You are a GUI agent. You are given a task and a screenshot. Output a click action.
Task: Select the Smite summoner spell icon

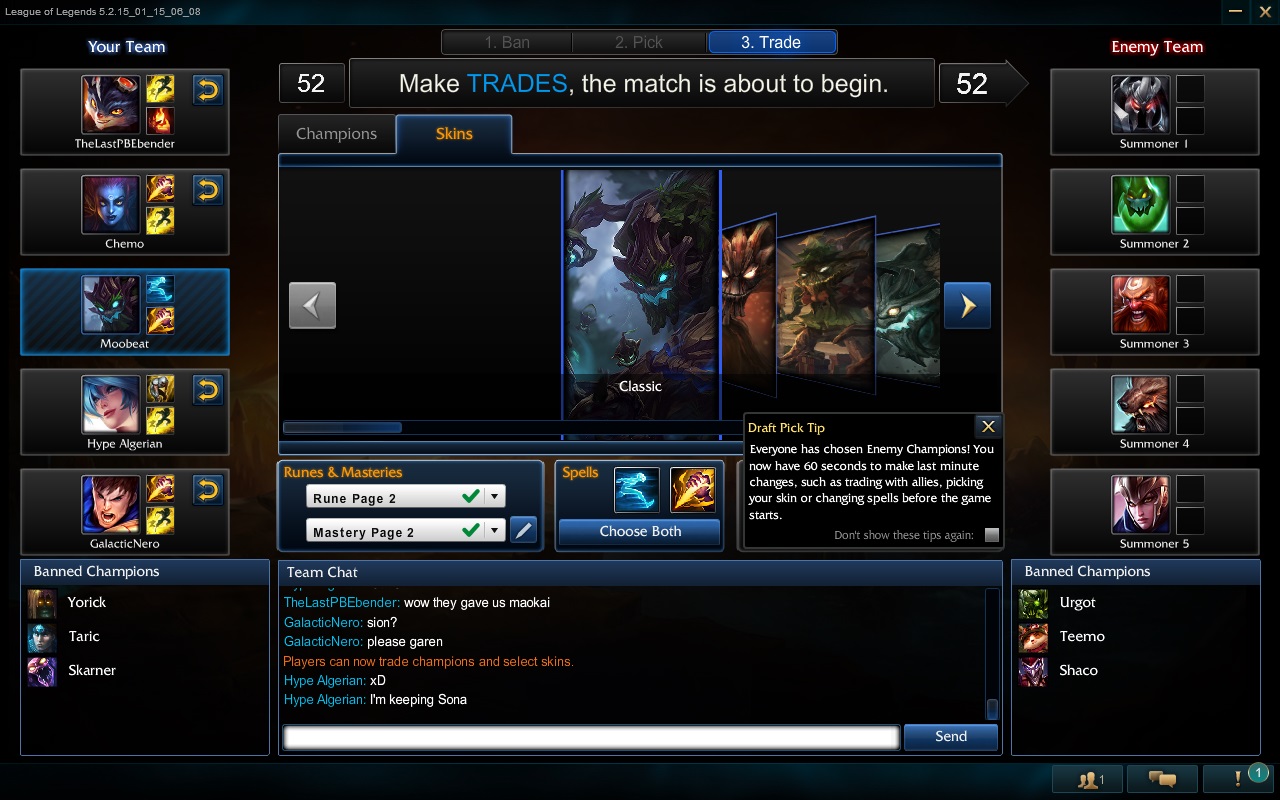(x=693, y=490)
